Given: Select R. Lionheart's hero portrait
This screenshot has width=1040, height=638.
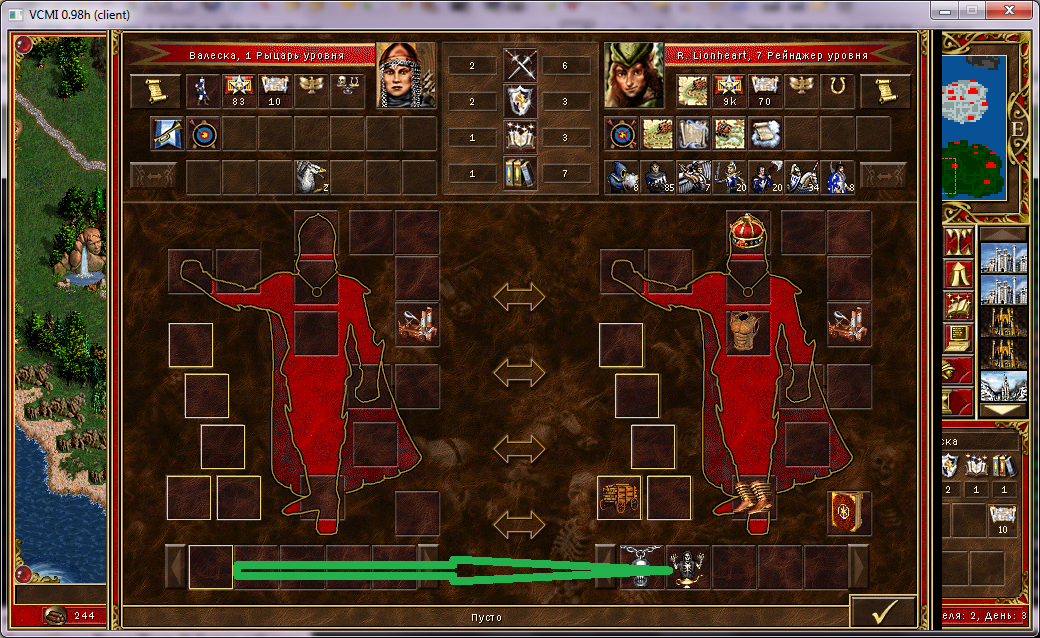Looking at the screenshot, I should (634, 75).
